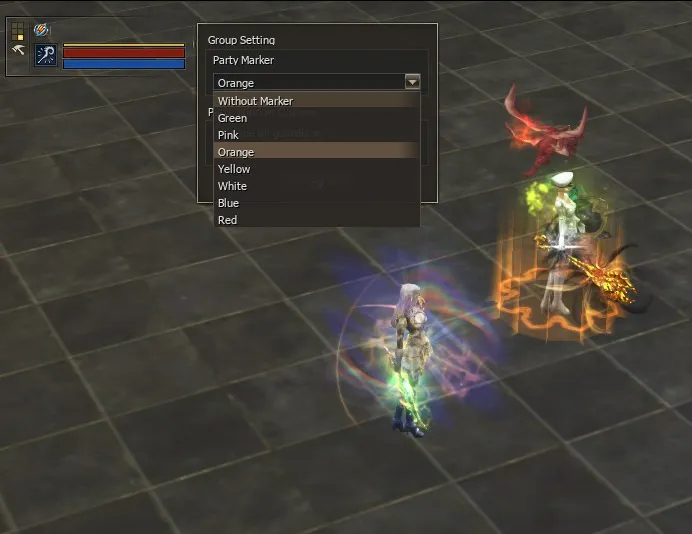Viewport: 692px width, 534px height.
Task: Click the round buff icon above the party bars
Action: pyautogui.click(x=41, y=30)
